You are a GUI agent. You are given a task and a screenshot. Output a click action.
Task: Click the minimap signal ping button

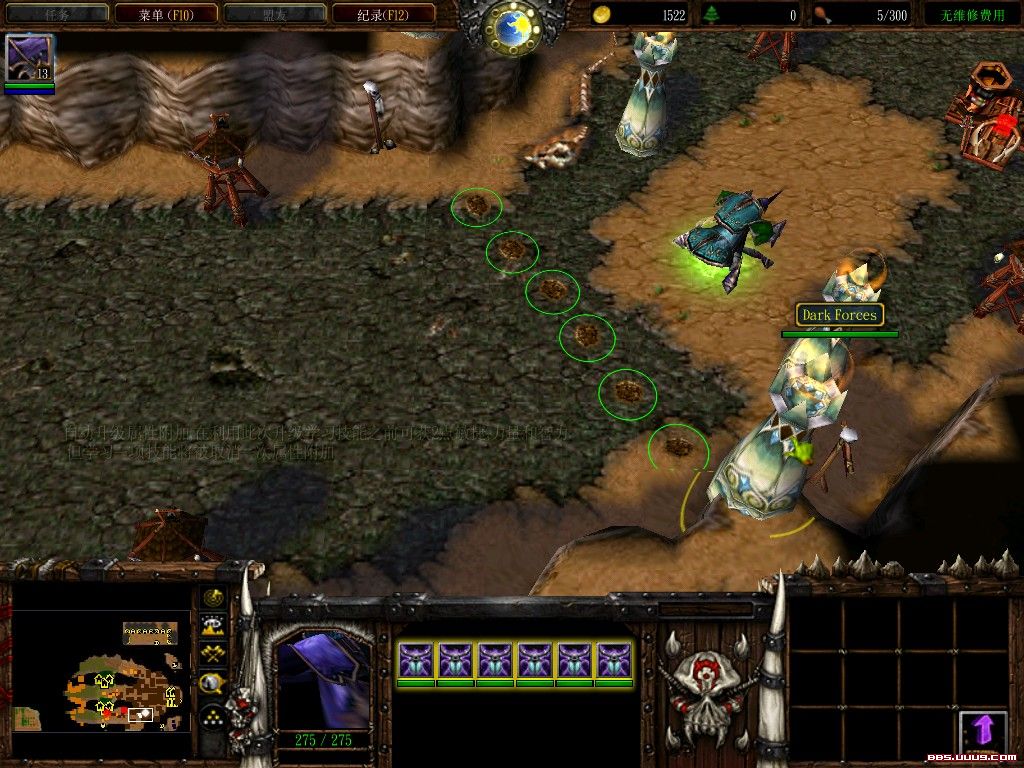pos(213,598)
